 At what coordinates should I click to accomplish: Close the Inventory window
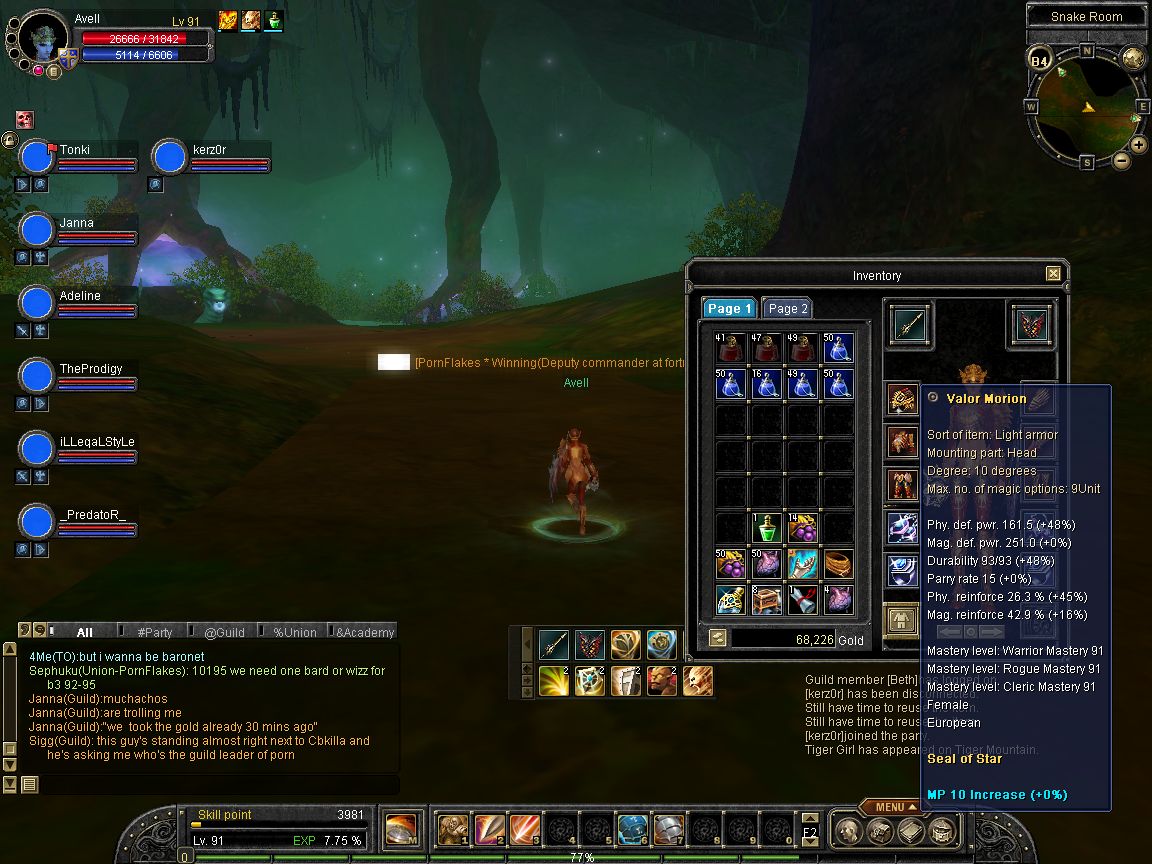[x=1053, y=274]
